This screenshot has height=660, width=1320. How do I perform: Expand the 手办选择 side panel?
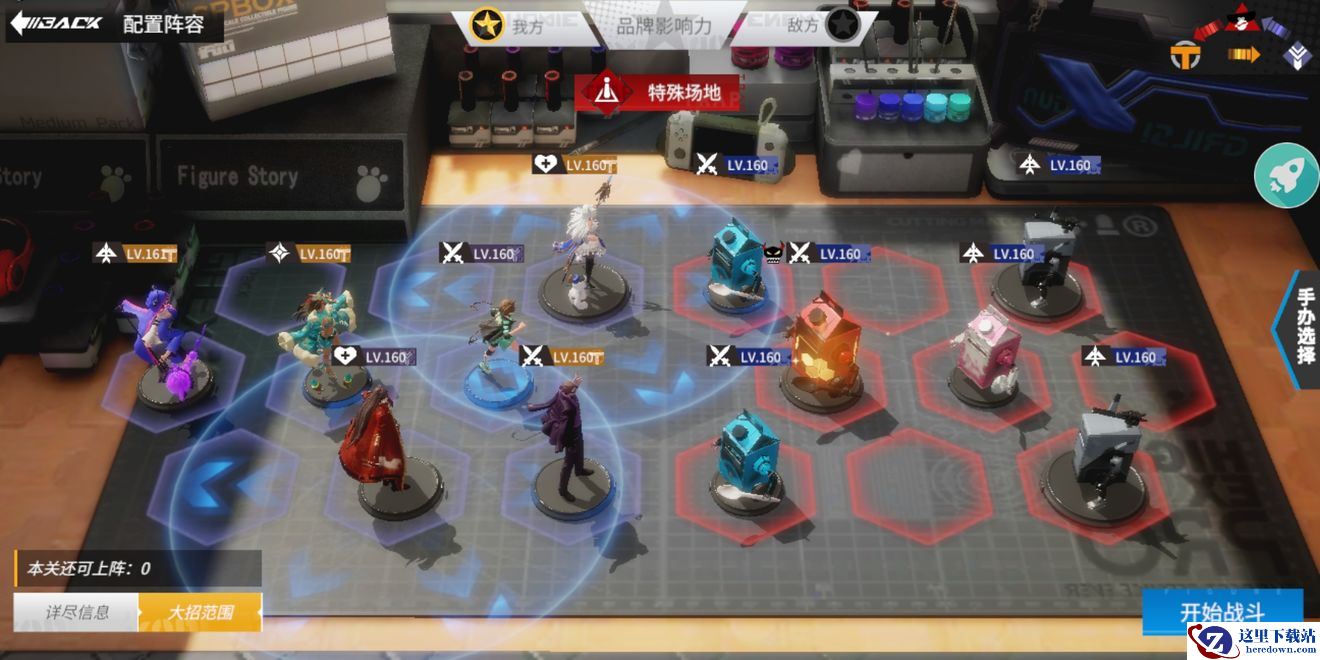tap(1302, 327)
